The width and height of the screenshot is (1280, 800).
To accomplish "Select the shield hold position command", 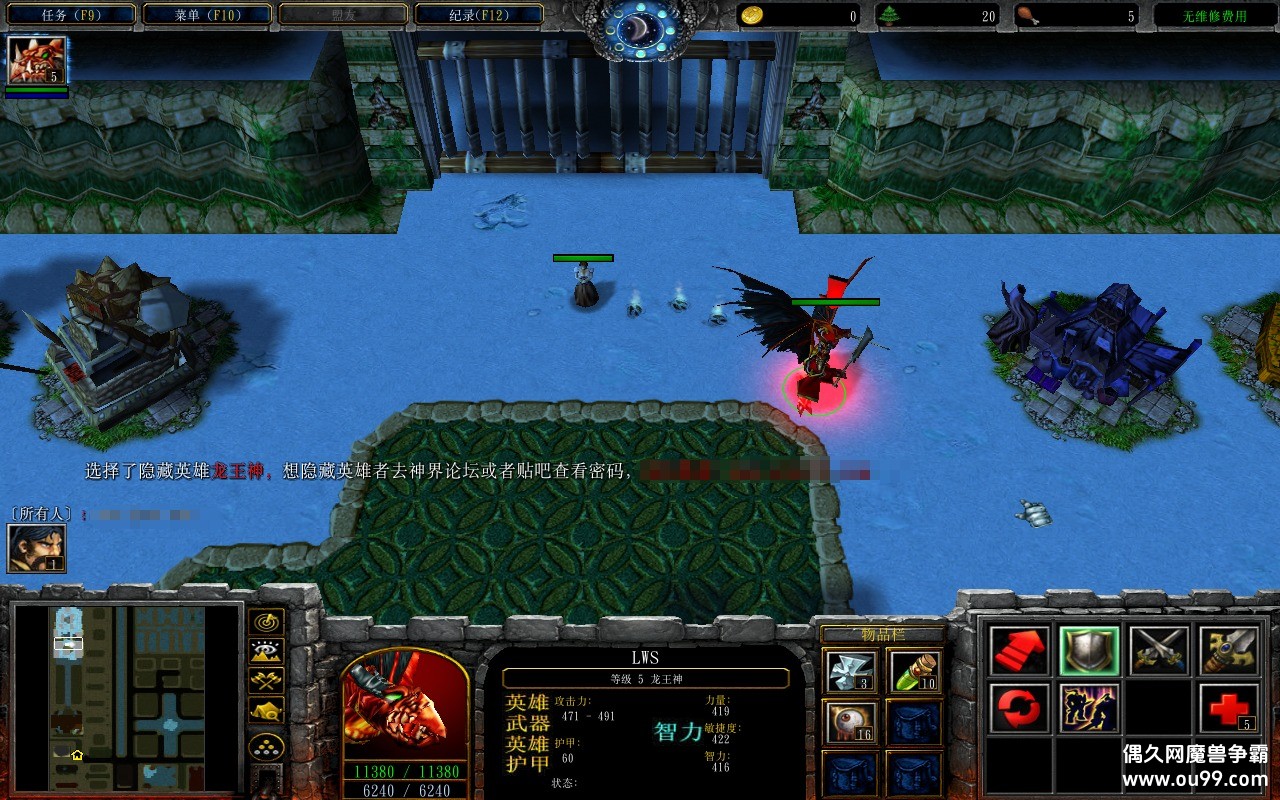I will (x=1089, y=651).
